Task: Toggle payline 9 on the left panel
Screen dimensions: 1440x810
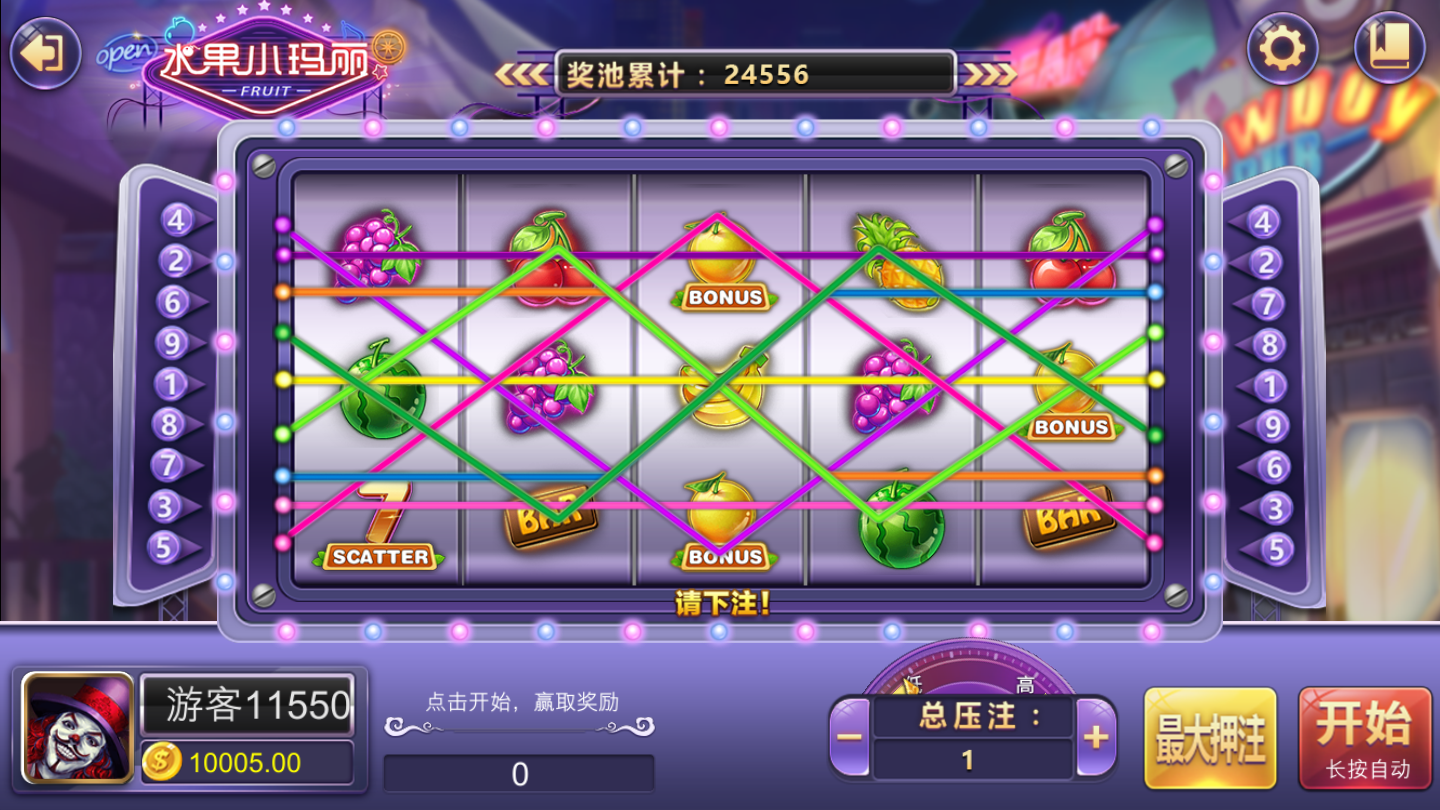Action: [170, 341]
